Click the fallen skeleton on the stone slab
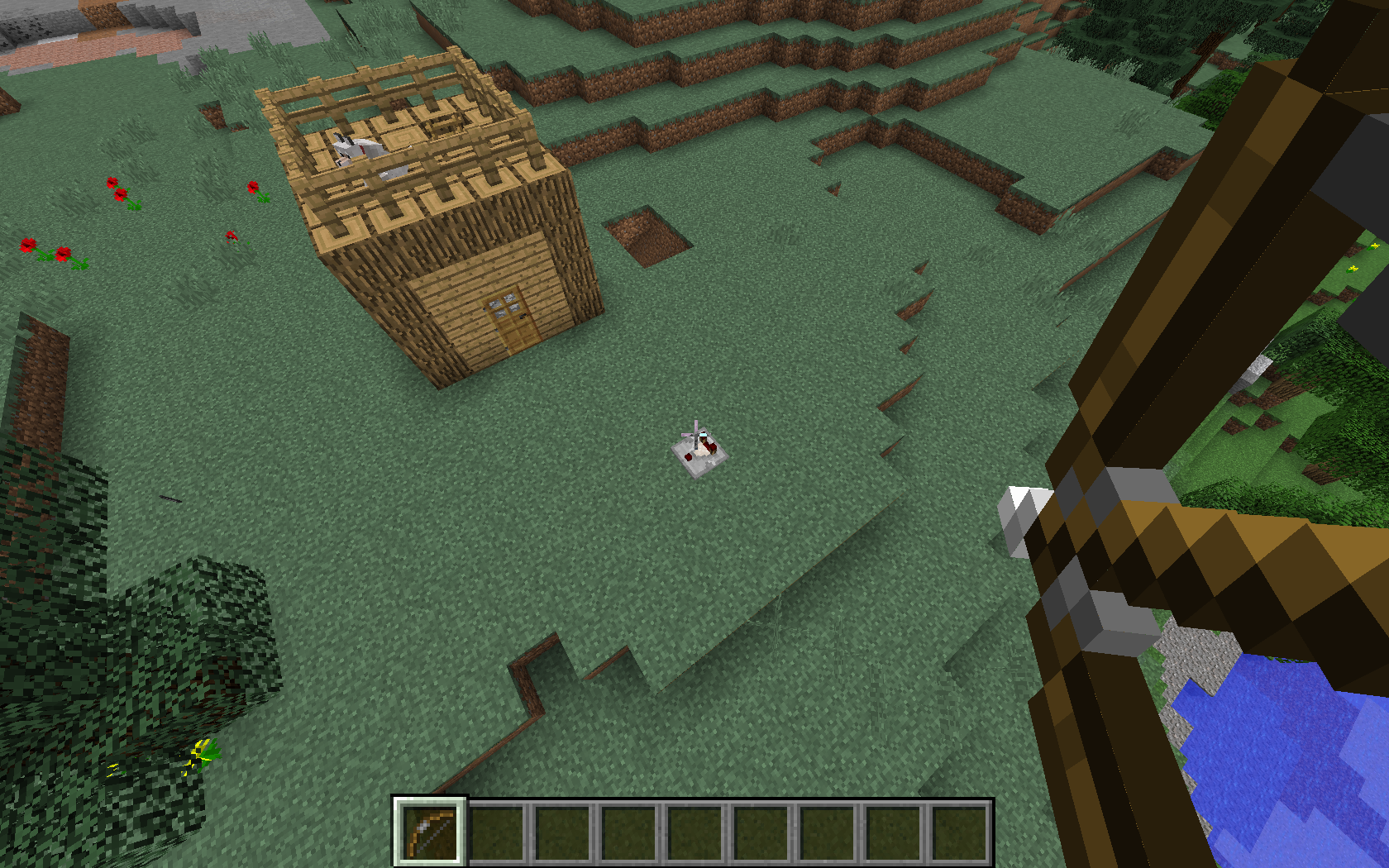 coord(700,446)
